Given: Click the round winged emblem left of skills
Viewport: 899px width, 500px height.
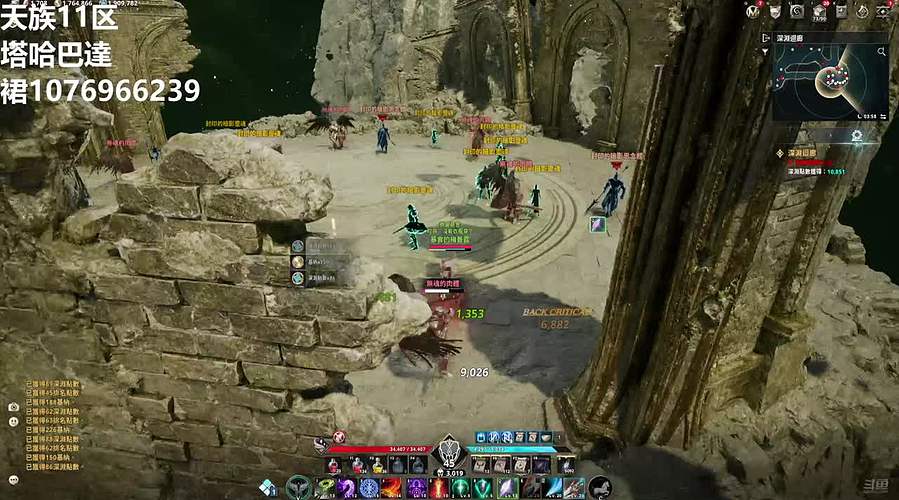Looking at the screenshot, I should [x=298, y=488].
